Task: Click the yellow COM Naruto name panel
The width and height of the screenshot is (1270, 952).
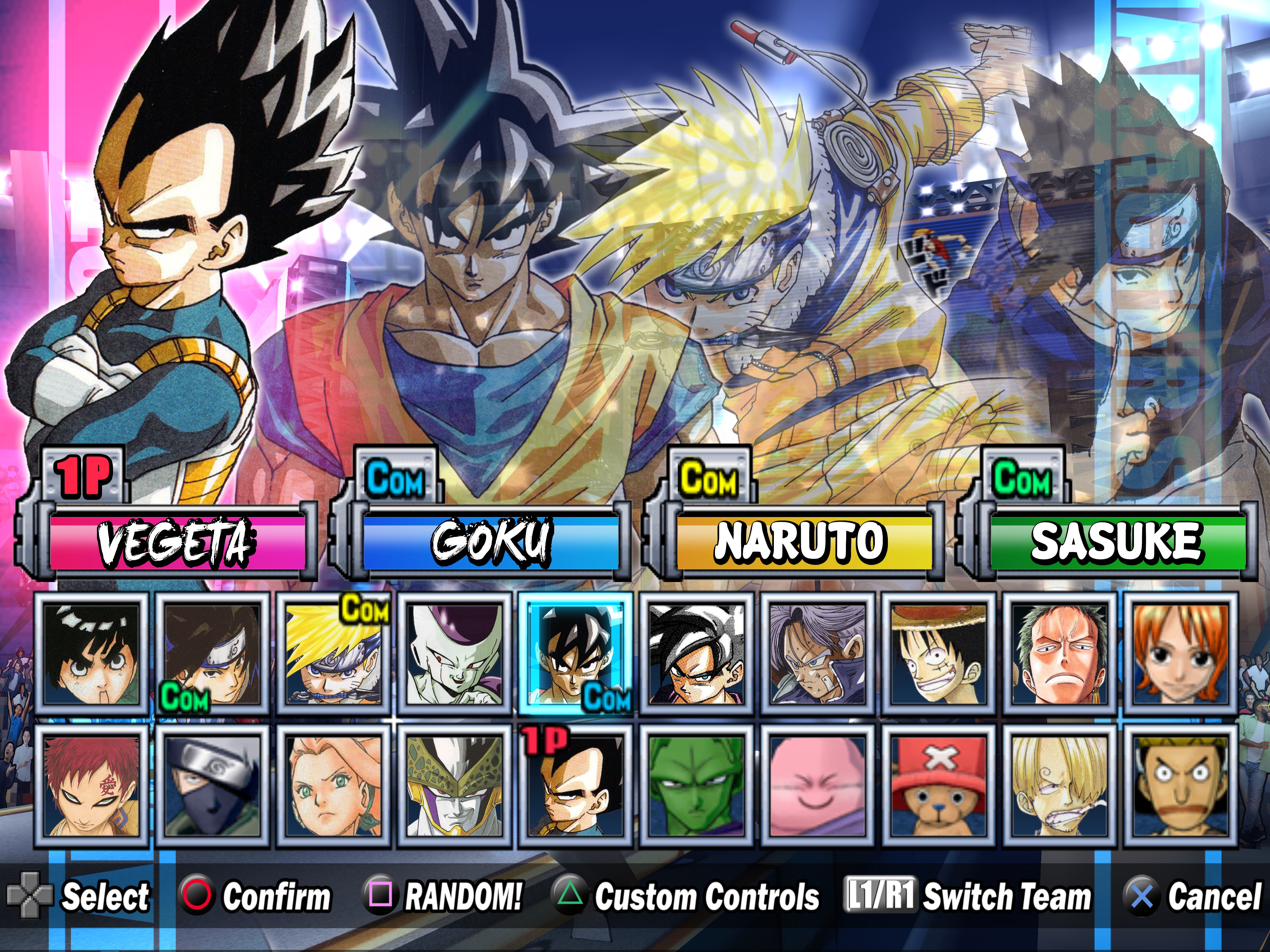Action: [804, 541]
